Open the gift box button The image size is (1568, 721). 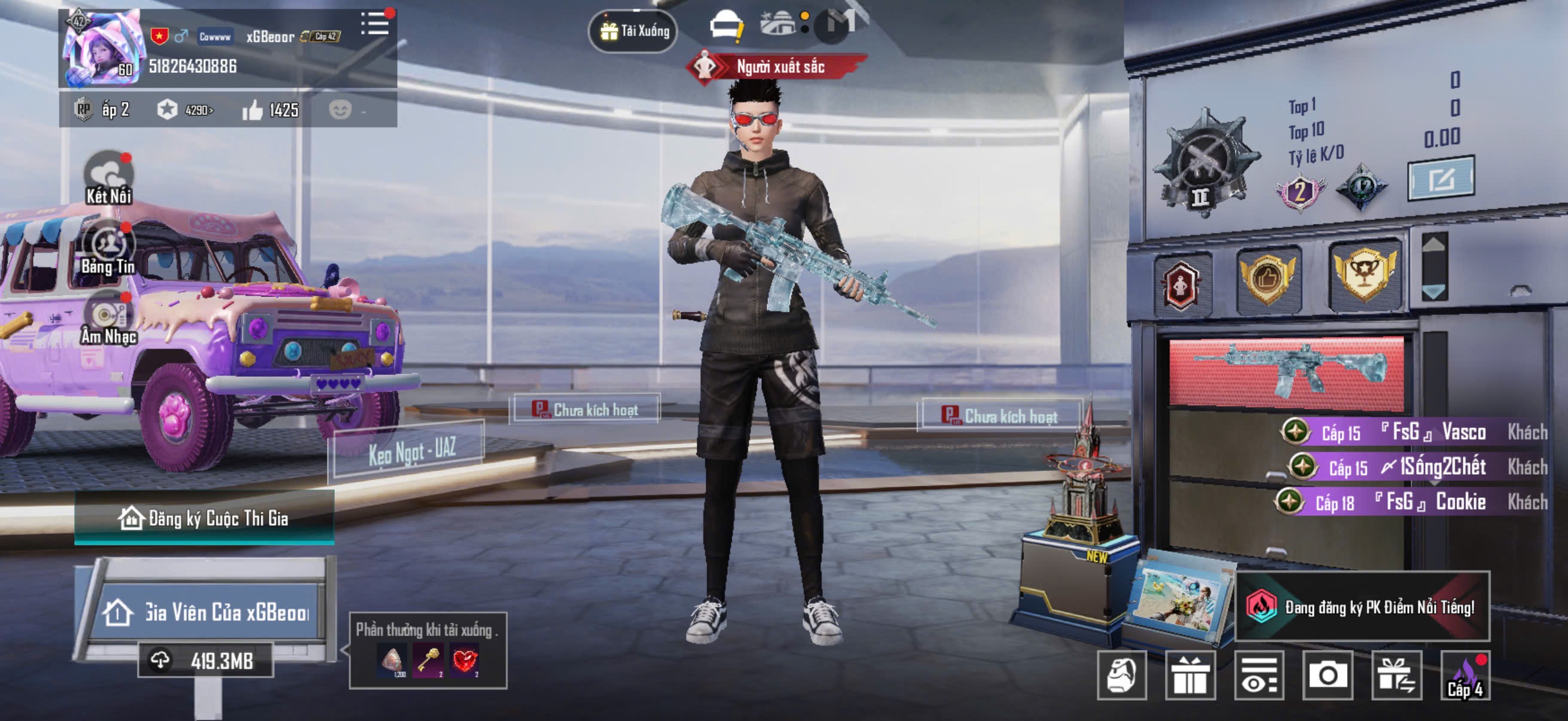pos(1190,675)
